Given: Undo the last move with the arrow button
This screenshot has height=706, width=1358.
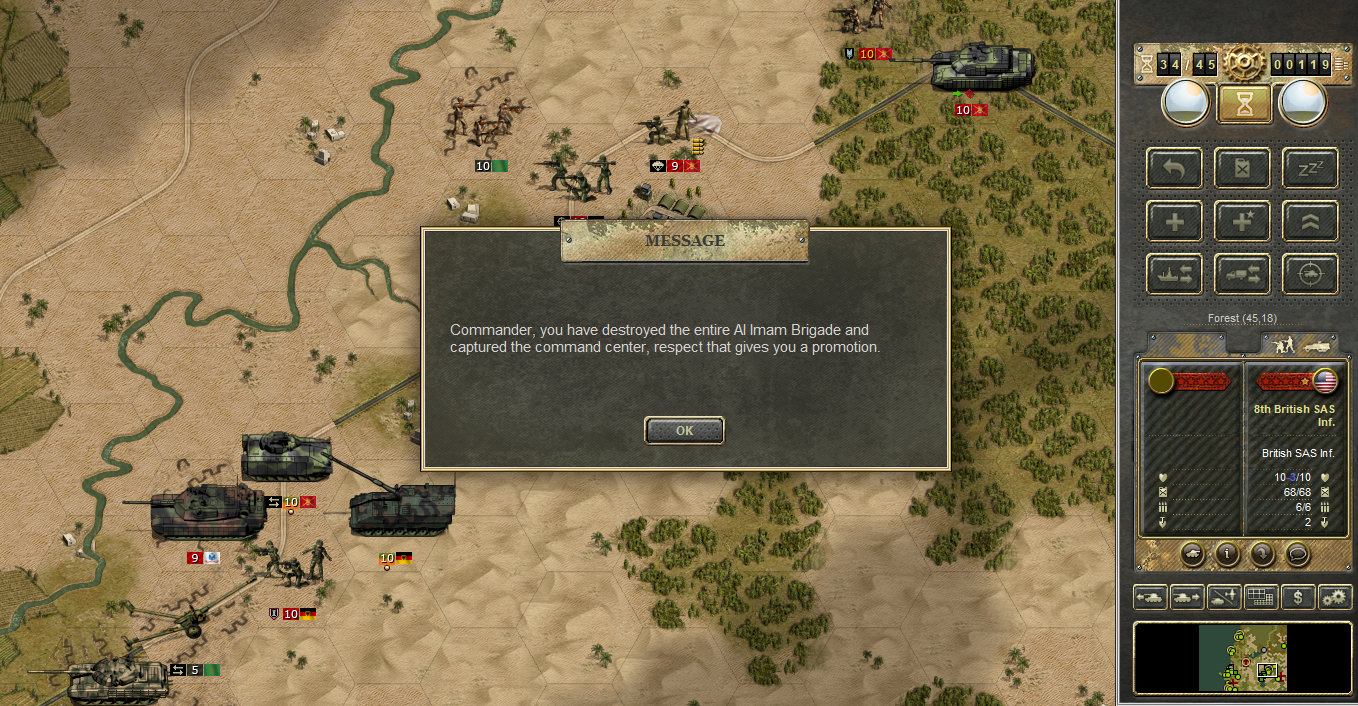Looking at the screenshot, I should pyautogui.click(x=1175, y=168).
